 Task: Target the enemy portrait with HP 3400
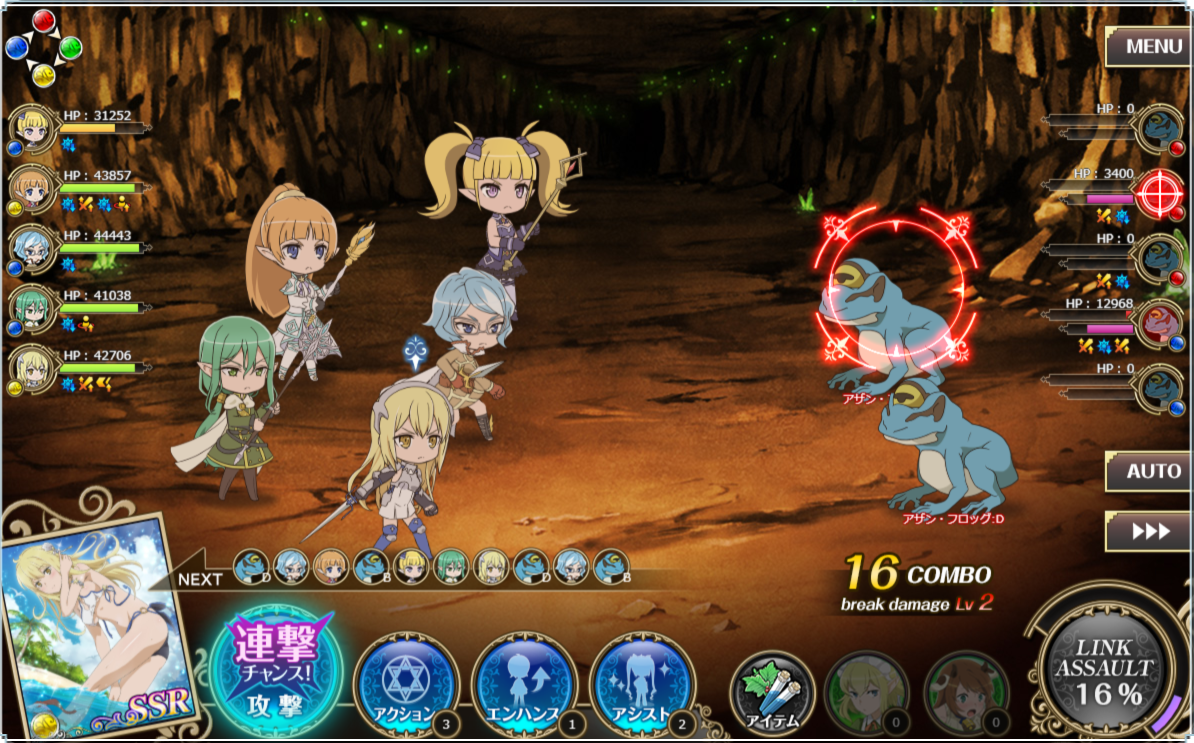coord(1160,193)
